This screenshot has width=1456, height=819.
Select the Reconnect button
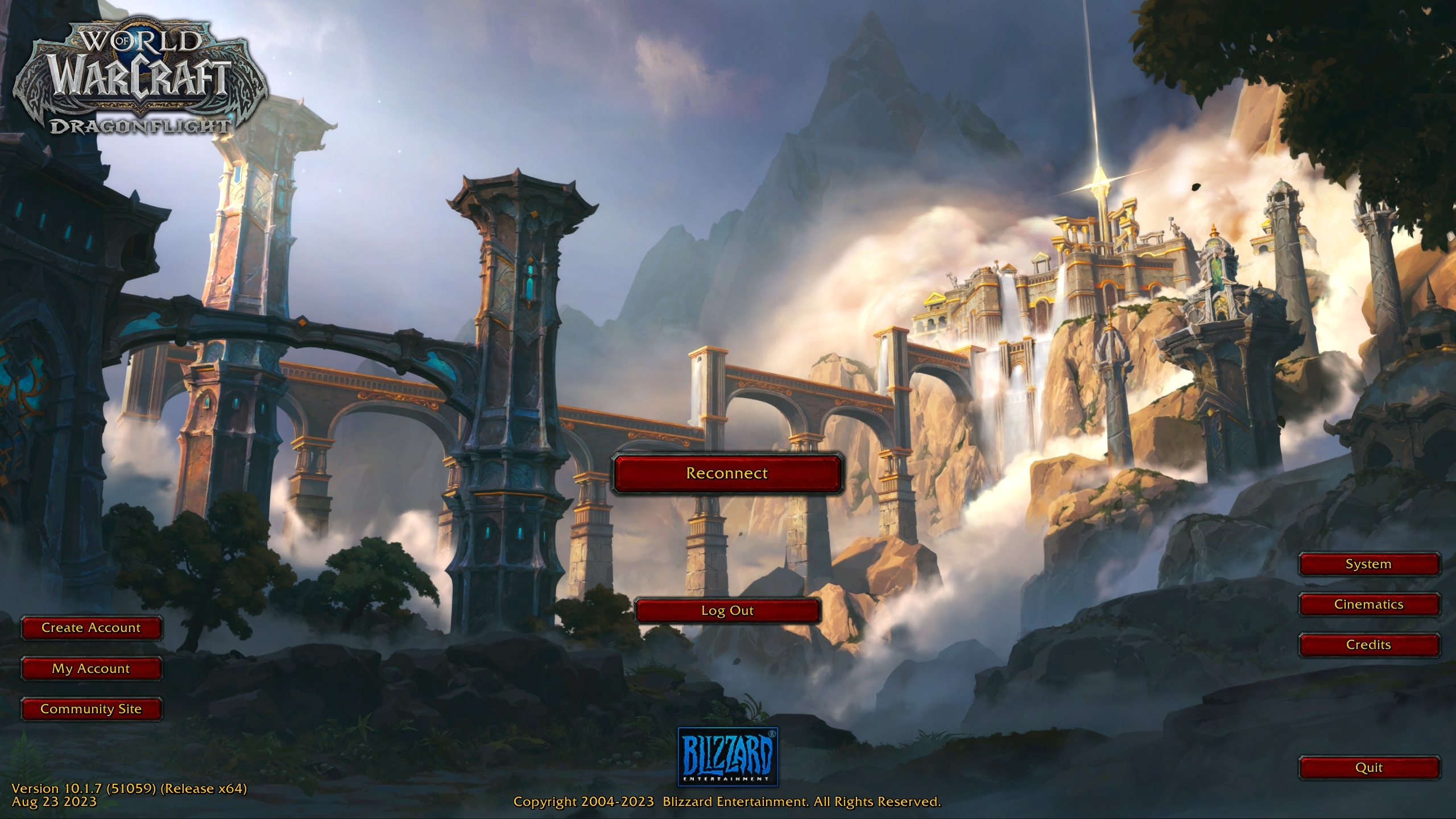point(728,473)
